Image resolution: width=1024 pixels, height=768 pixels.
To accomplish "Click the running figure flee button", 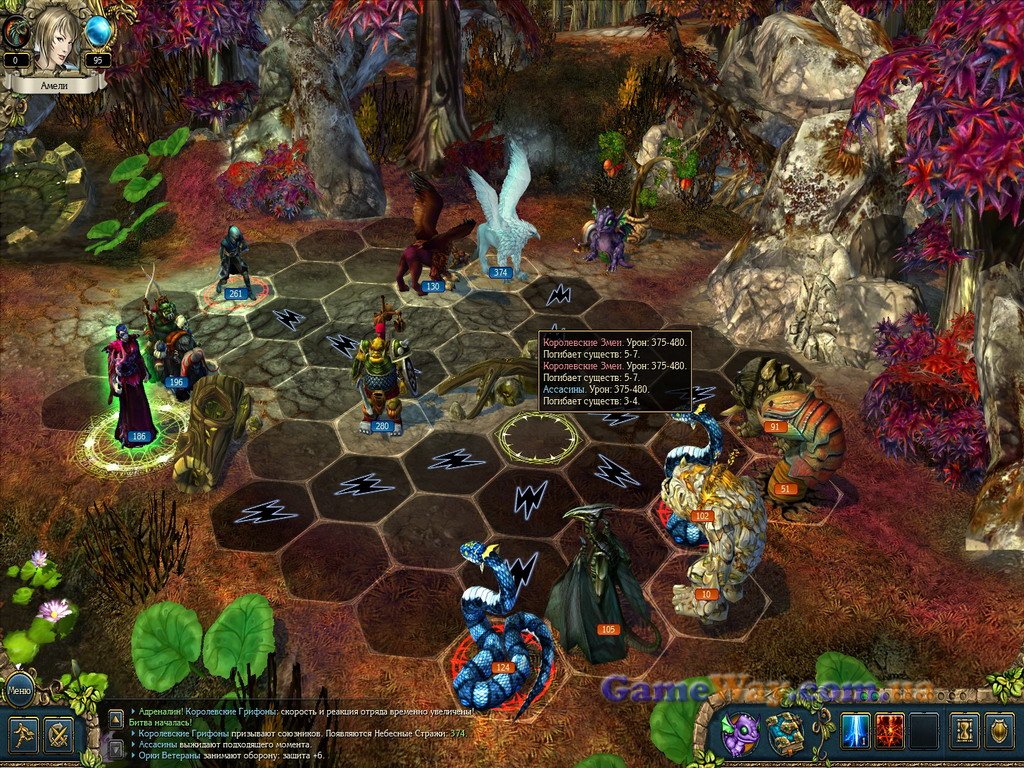I will (x=24, y=735).
